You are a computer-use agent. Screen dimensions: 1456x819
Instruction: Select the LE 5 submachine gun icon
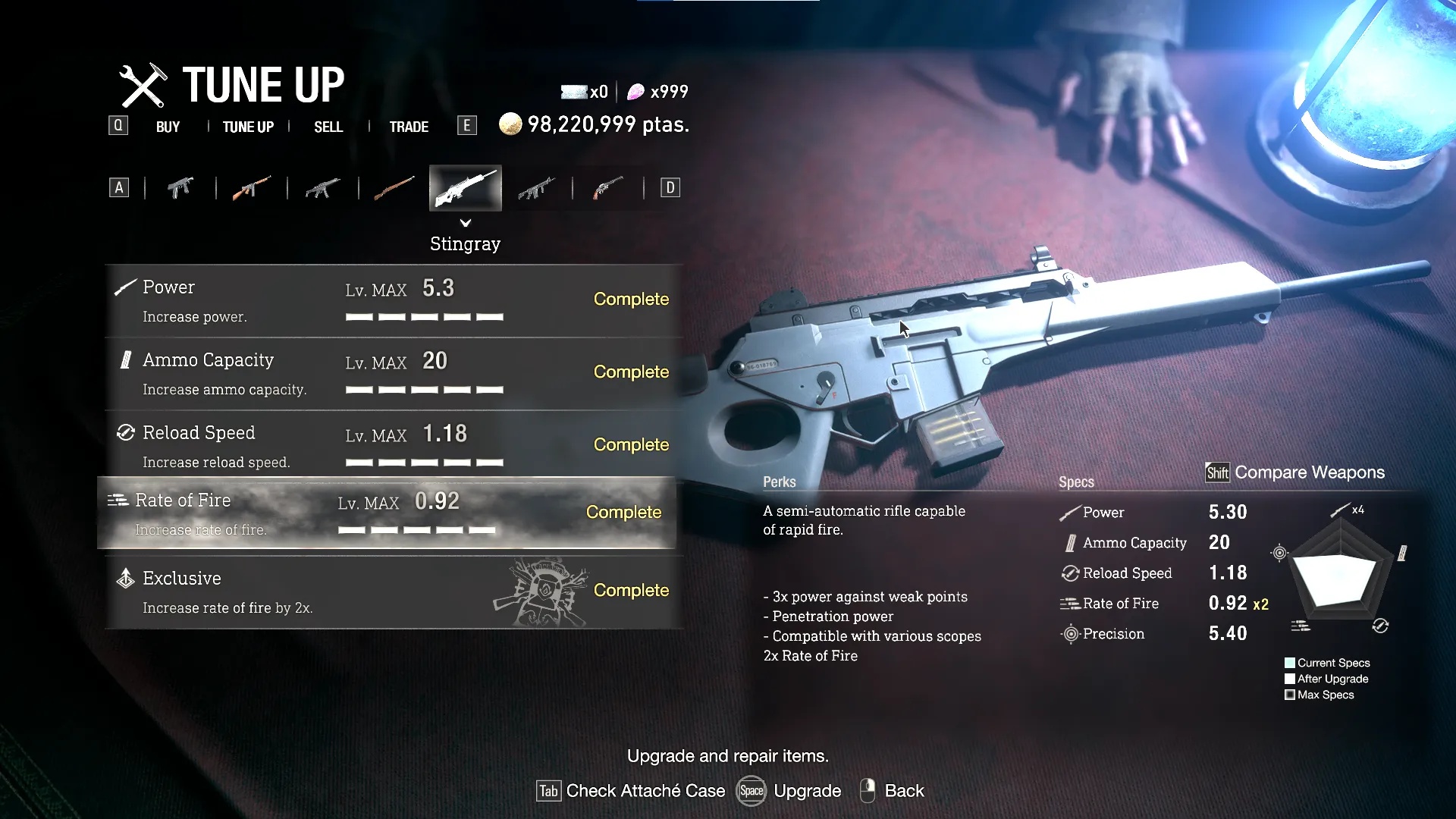[322, 187]
